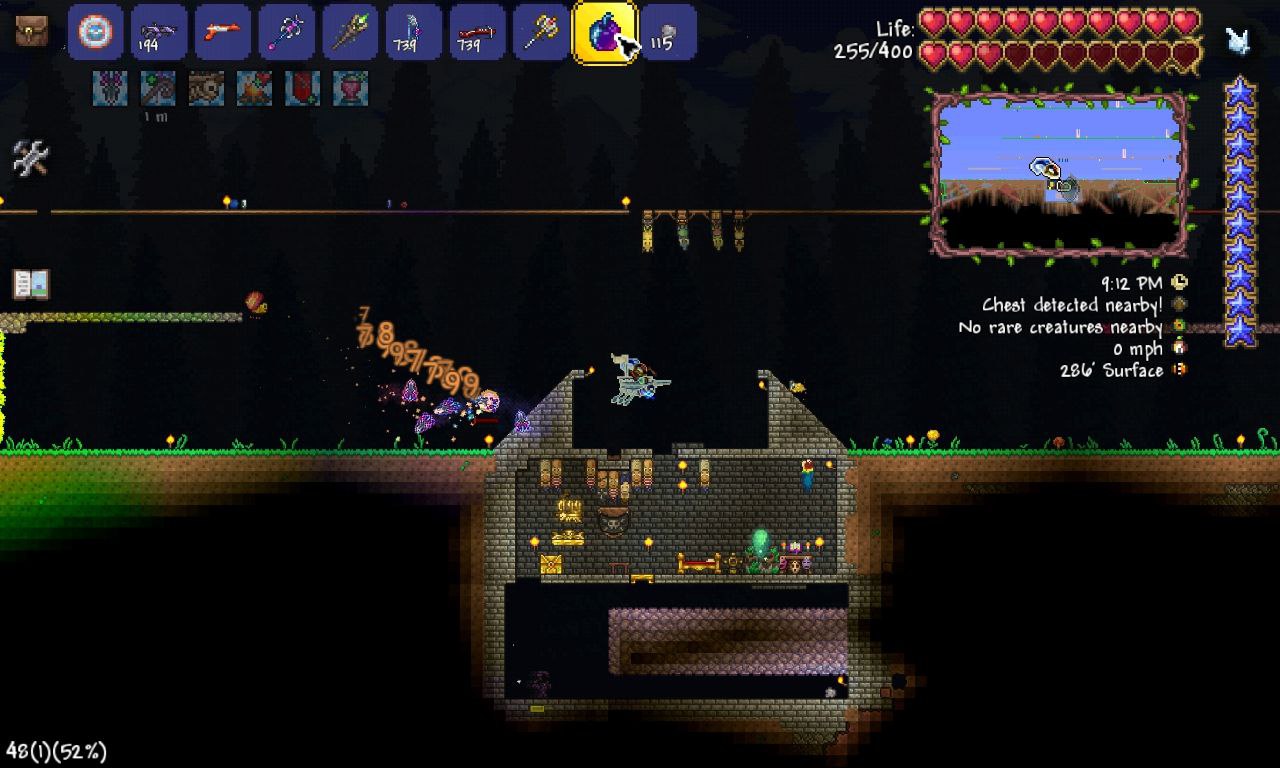Select the pink magic staff in the hotbar

point(285,32)
